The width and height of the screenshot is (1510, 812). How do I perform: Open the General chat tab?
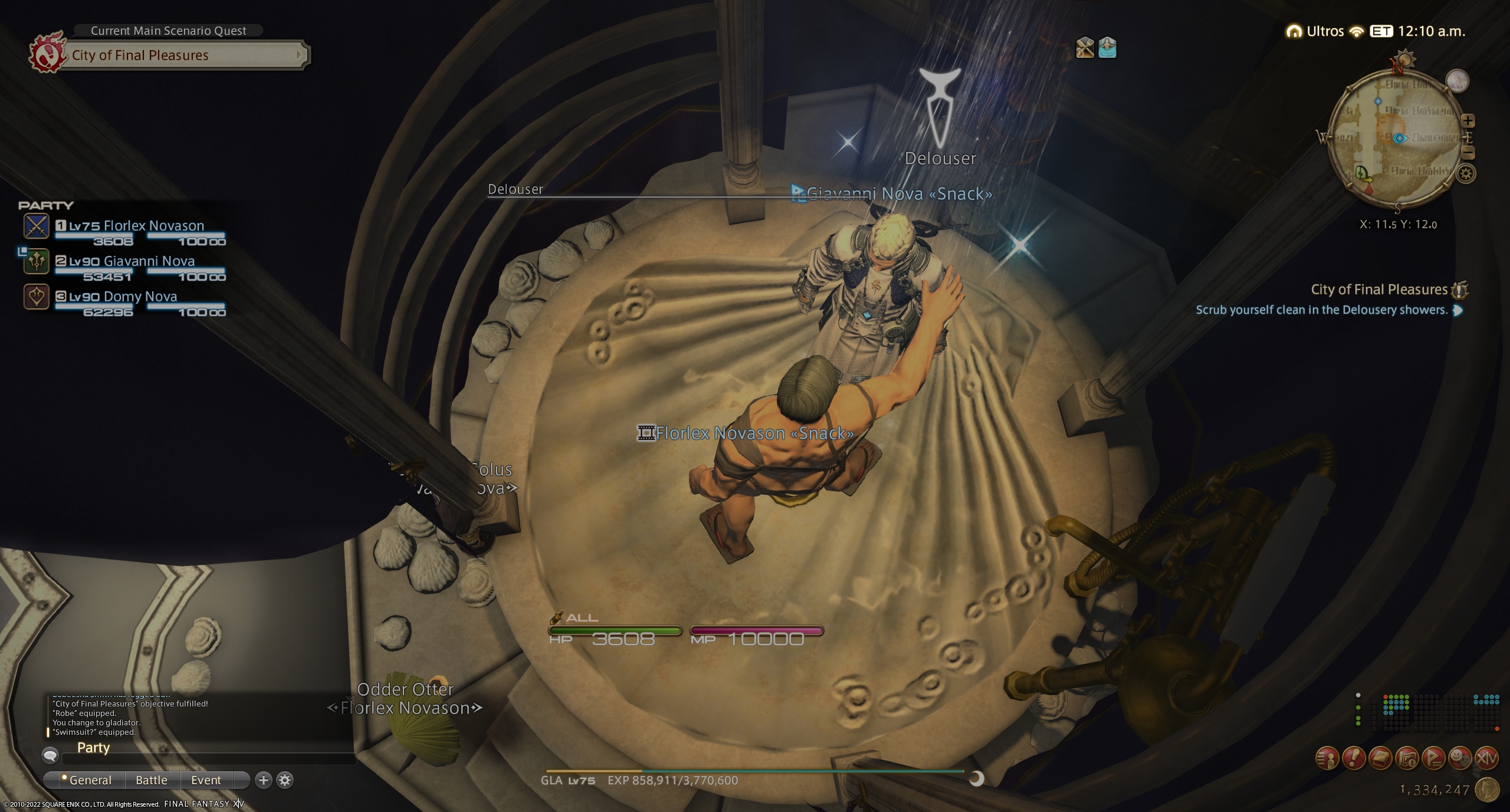(90, 780)
